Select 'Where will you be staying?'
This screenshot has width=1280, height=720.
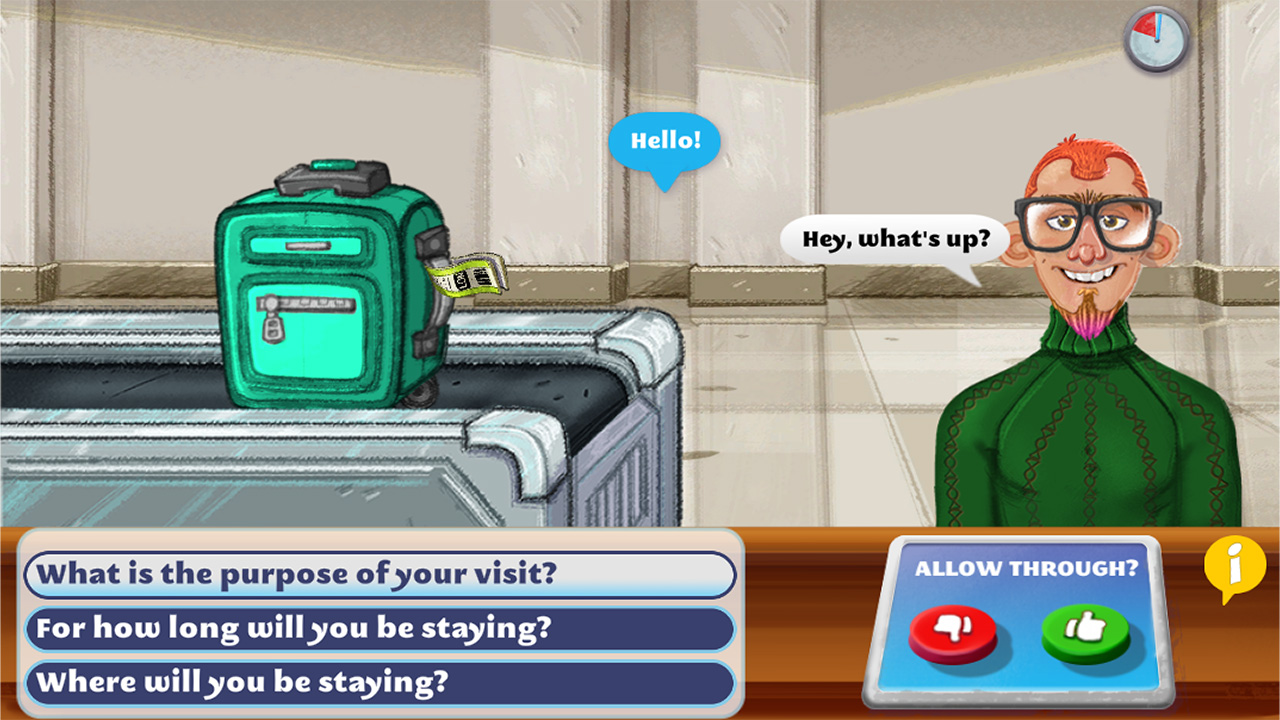click(x=377, y=683)
